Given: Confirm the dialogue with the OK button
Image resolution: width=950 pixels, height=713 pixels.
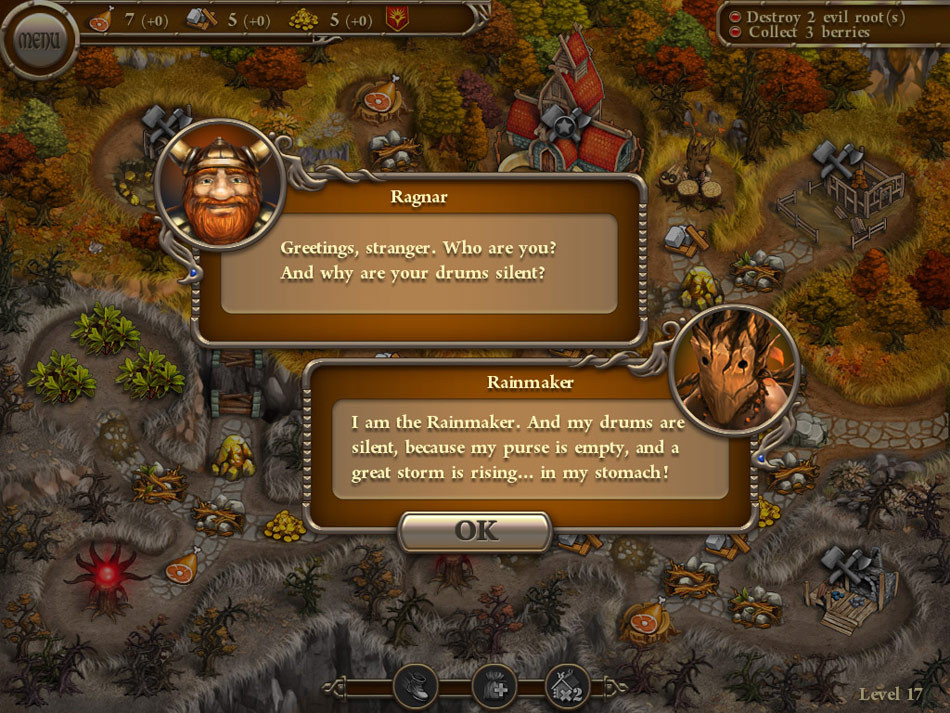Looking at the screenshot, I should click(x=476, y=531).
